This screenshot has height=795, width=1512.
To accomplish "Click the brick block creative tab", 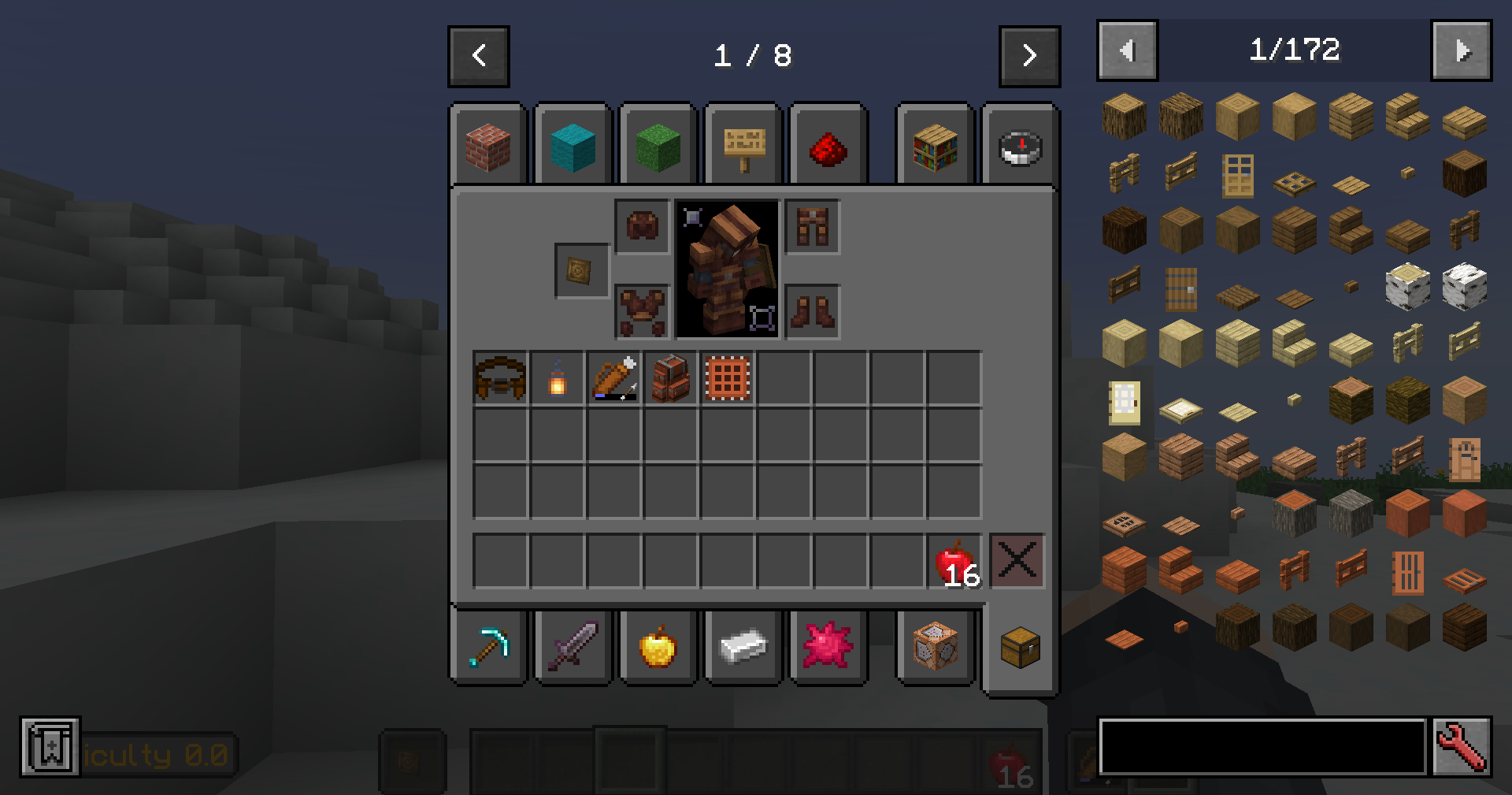I will pyautogui.click(x=489, y=147).
